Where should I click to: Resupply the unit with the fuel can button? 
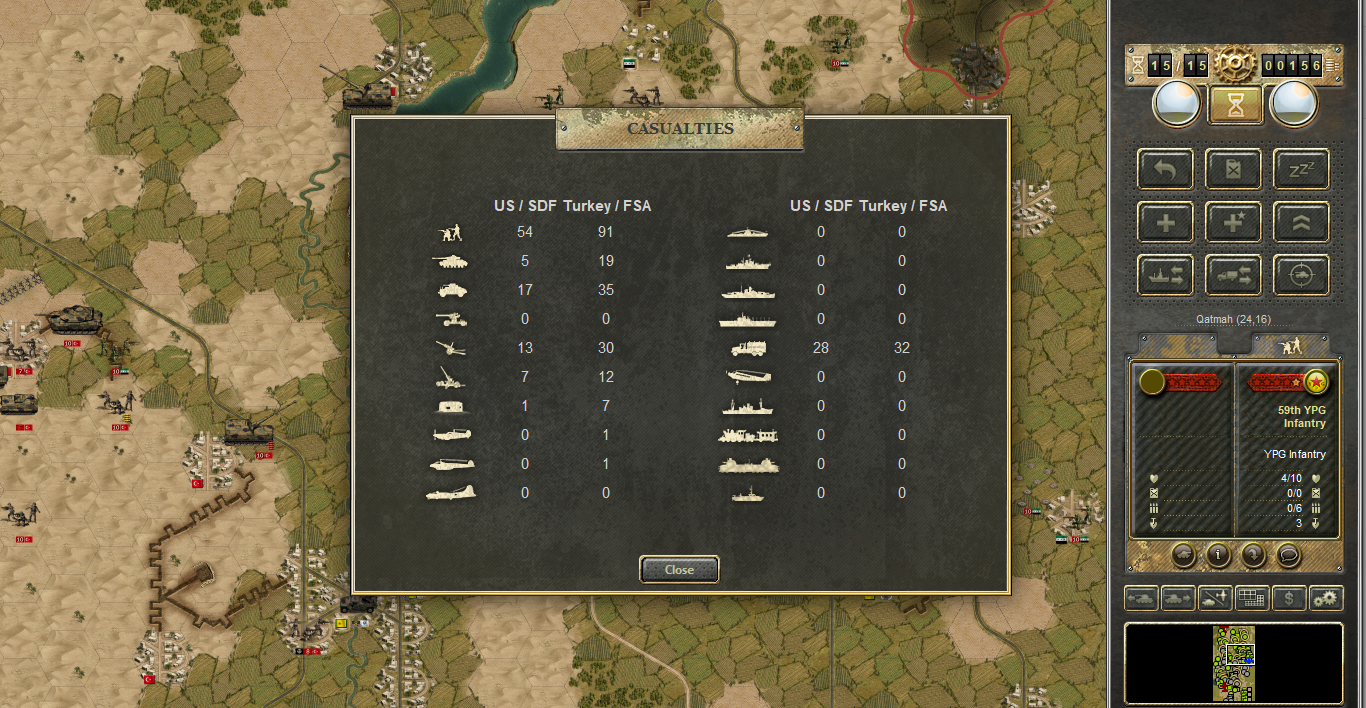(1233, 169)
